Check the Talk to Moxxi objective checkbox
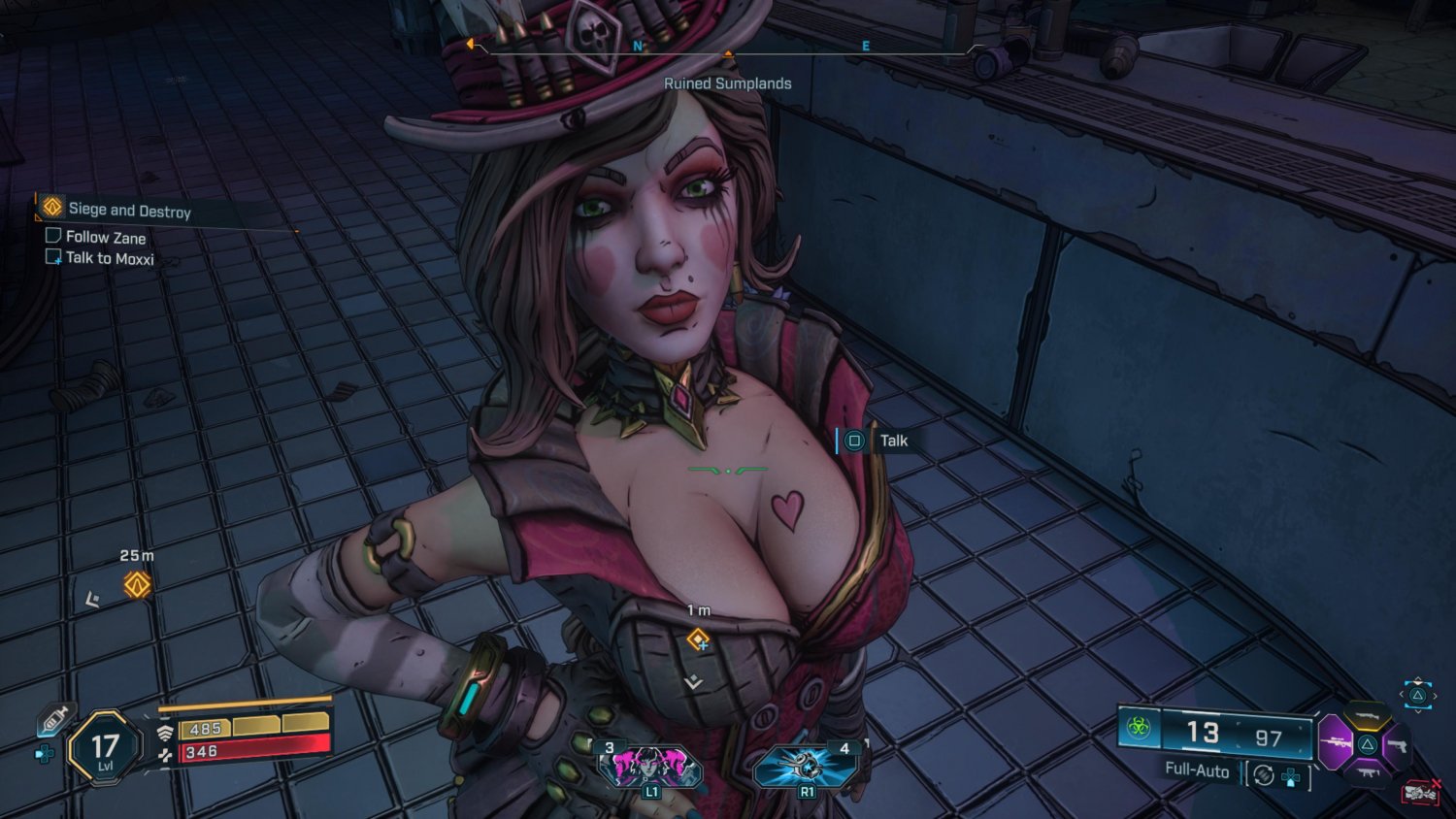This screenshot has width=1456, height=819. coord(53,257)
